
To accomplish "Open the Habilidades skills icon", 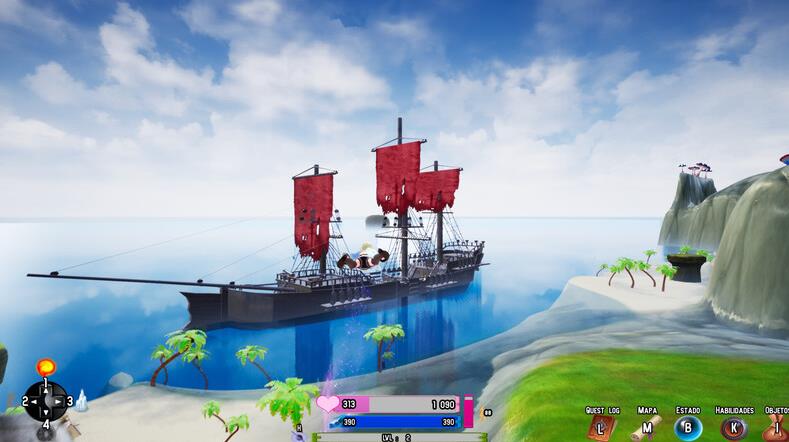I will (735, 428).
